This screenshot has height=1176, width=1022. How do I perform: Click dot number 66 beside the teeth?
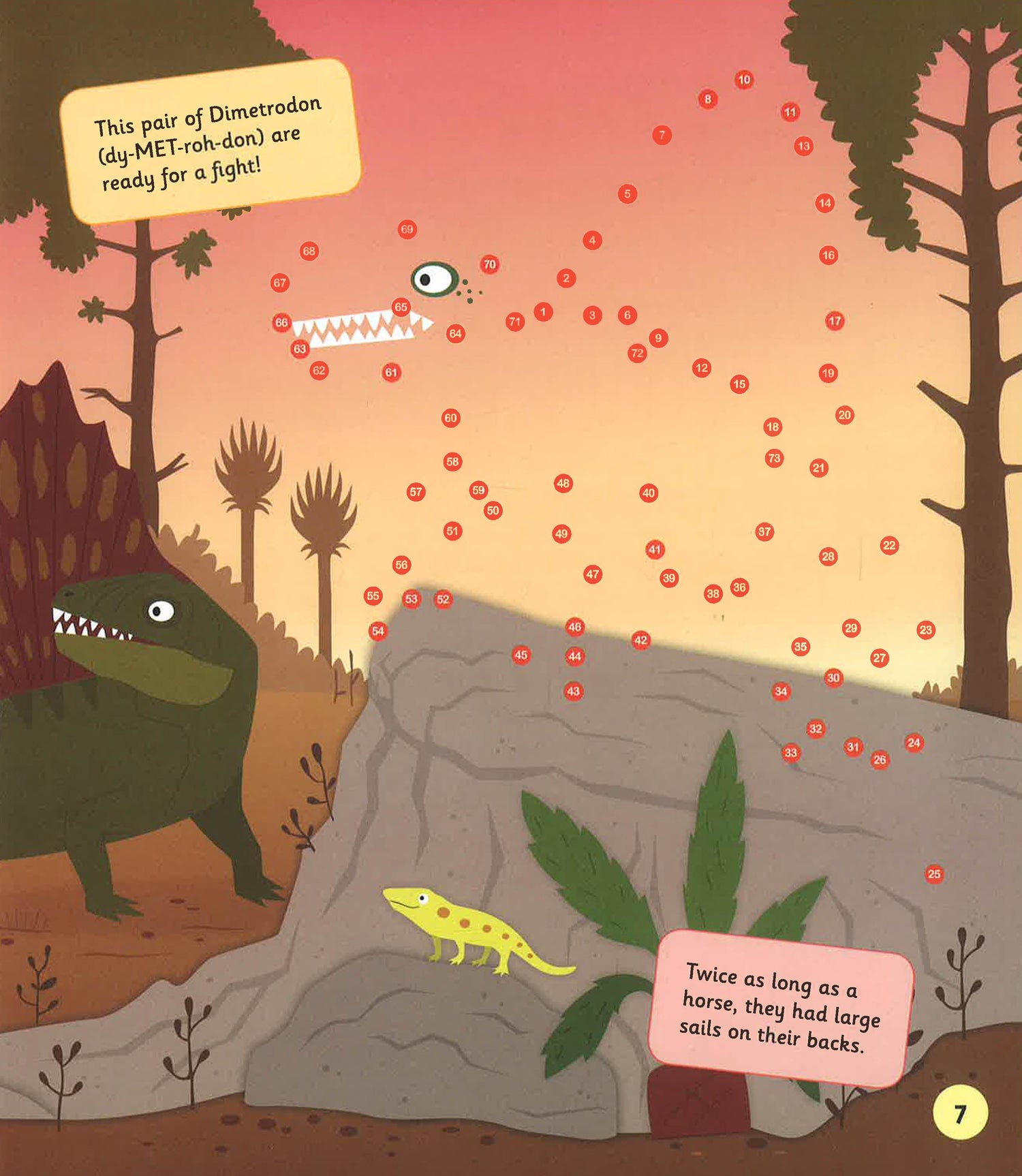(281, 322)
